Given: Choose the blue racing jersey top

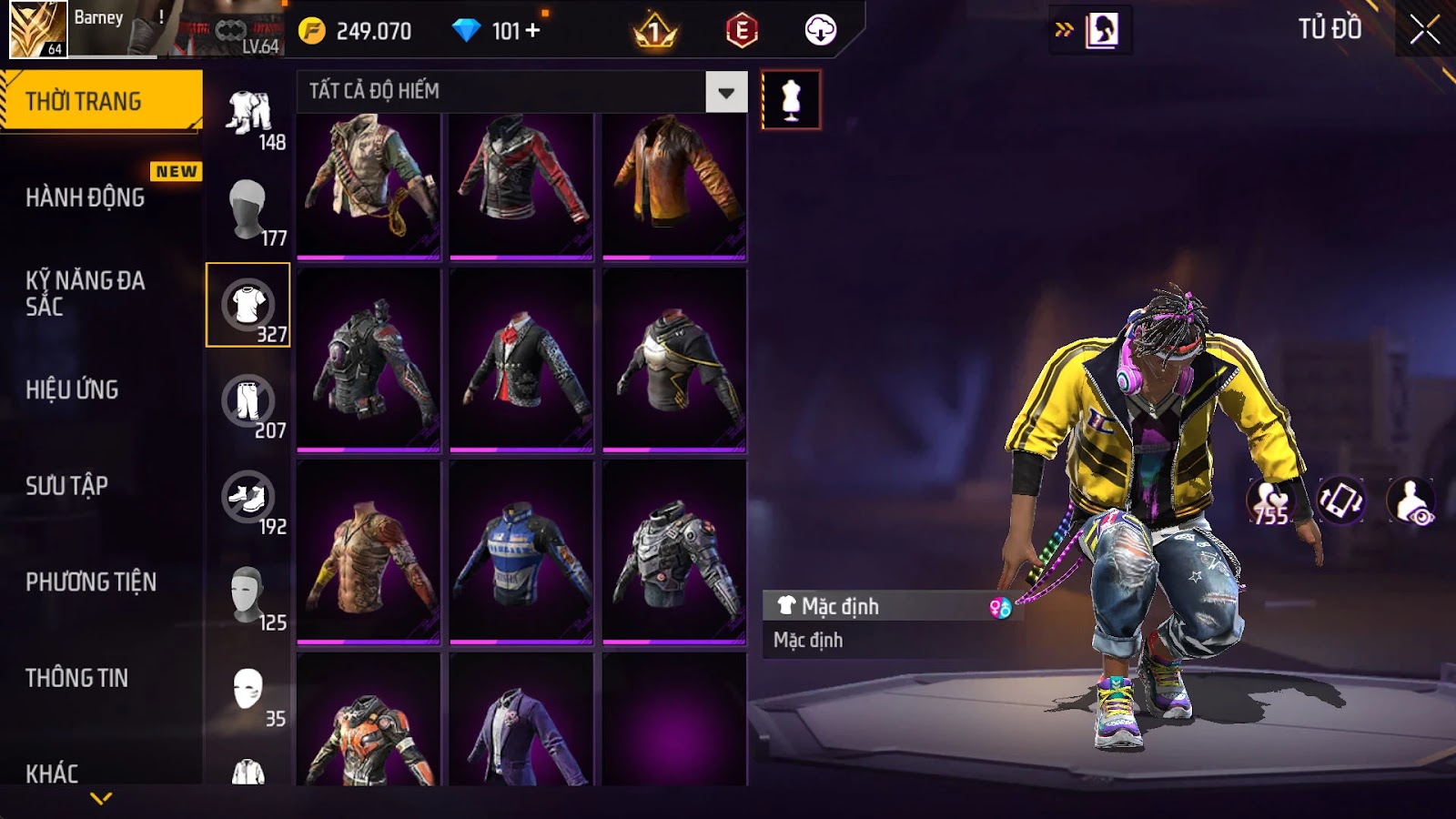Looking at the screenshot, I should [521, 552].
